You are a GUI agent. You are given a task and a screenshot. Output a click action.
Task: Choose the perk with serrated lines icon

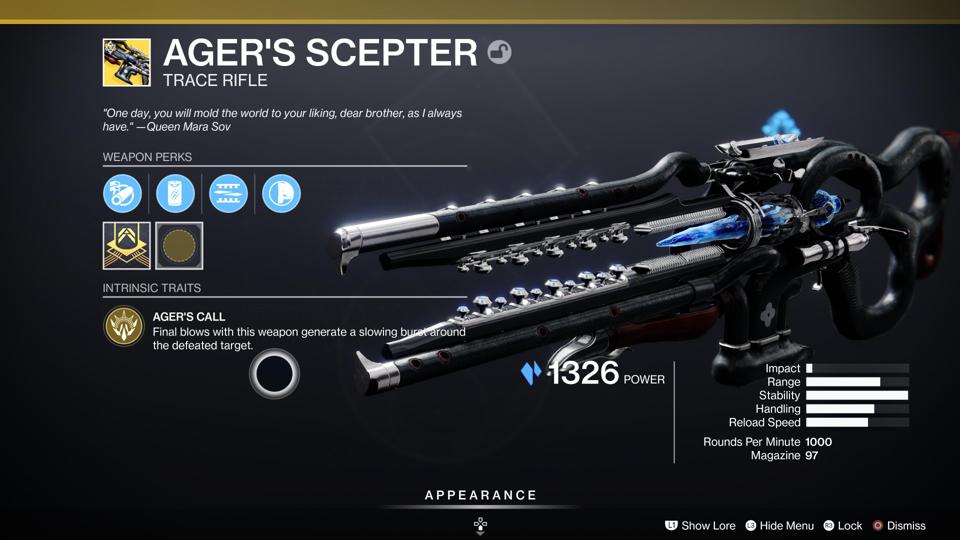228,193
